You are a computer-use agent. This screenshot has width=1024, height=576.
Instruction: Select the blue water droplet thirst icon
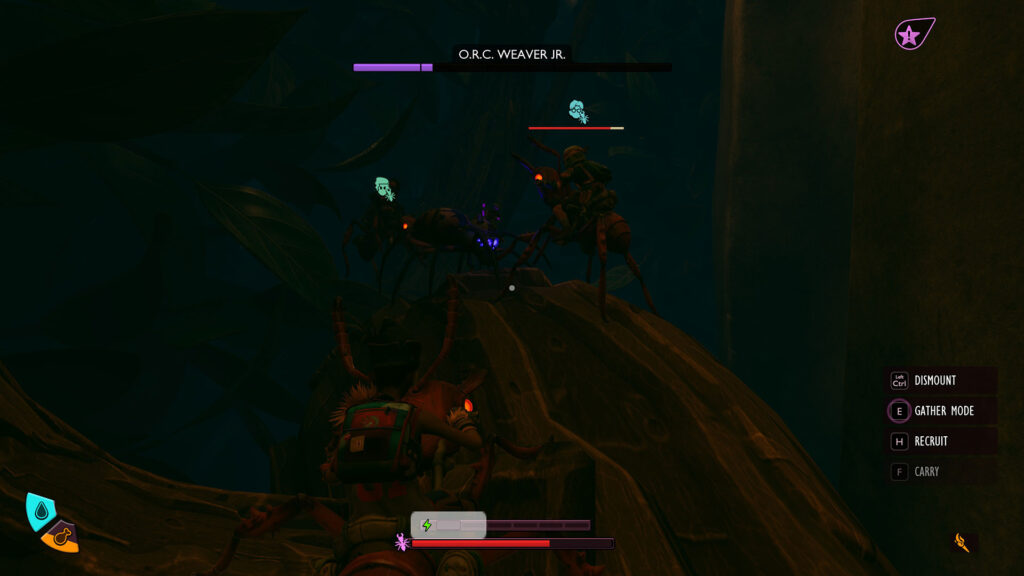41,511
